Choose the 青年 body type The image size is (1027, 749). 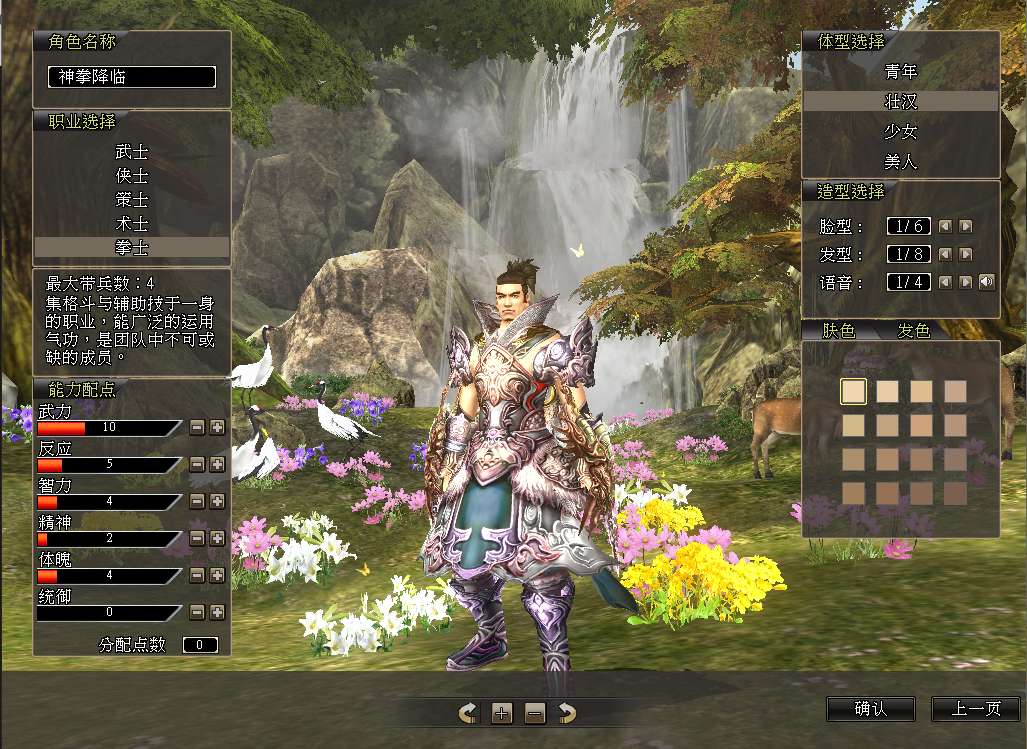[x=900, y=72]
